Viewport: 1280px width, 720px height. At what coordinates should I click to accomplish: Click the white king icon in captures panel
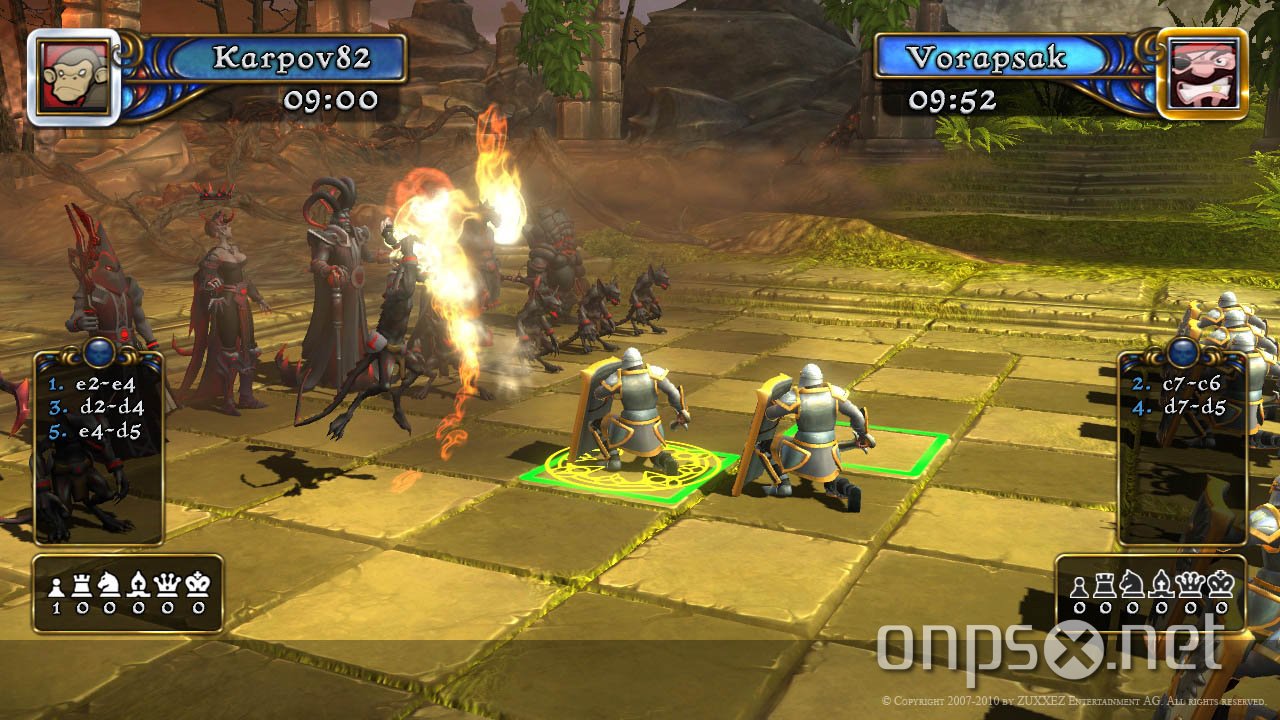coord(195,584)
